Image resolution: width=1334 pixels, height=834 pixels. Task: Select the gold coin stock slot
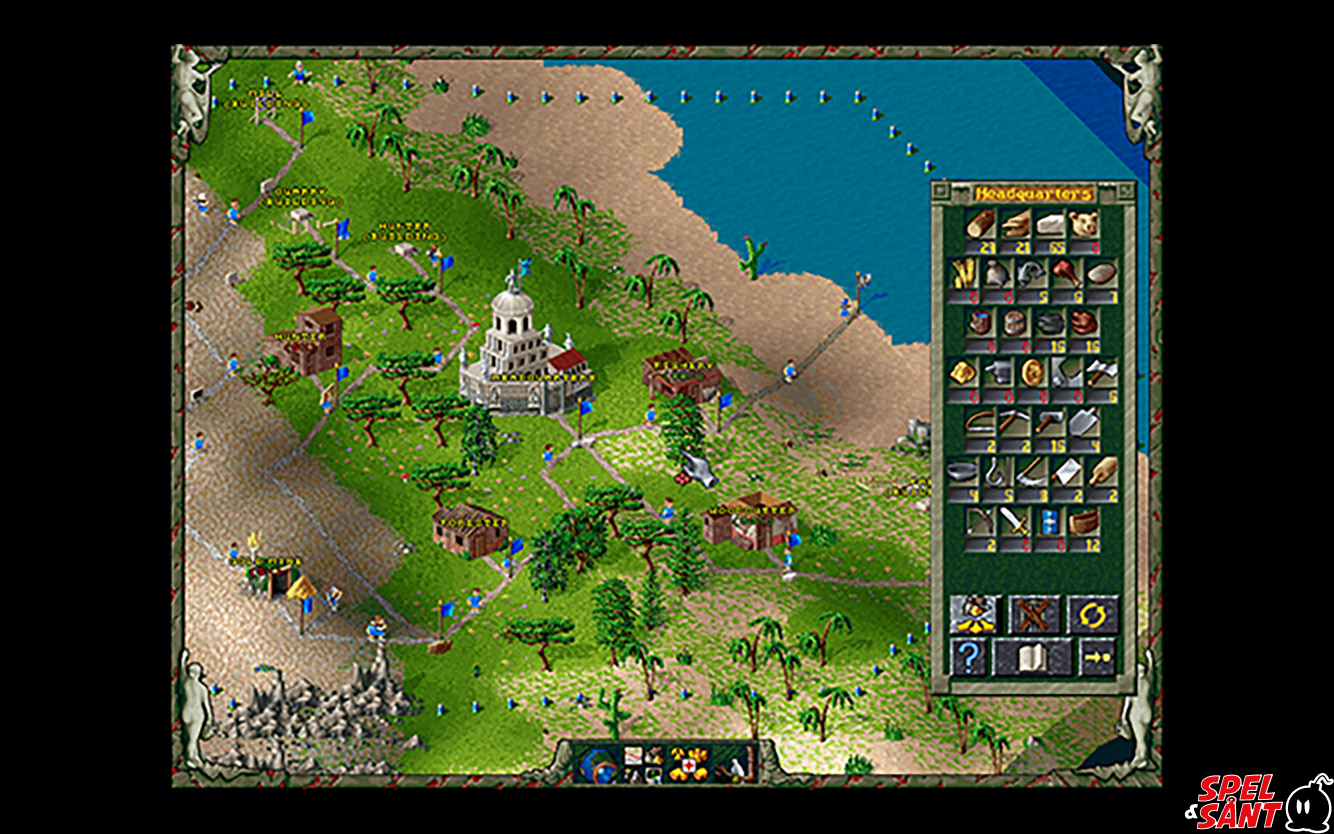click(x=1032, y=372)
